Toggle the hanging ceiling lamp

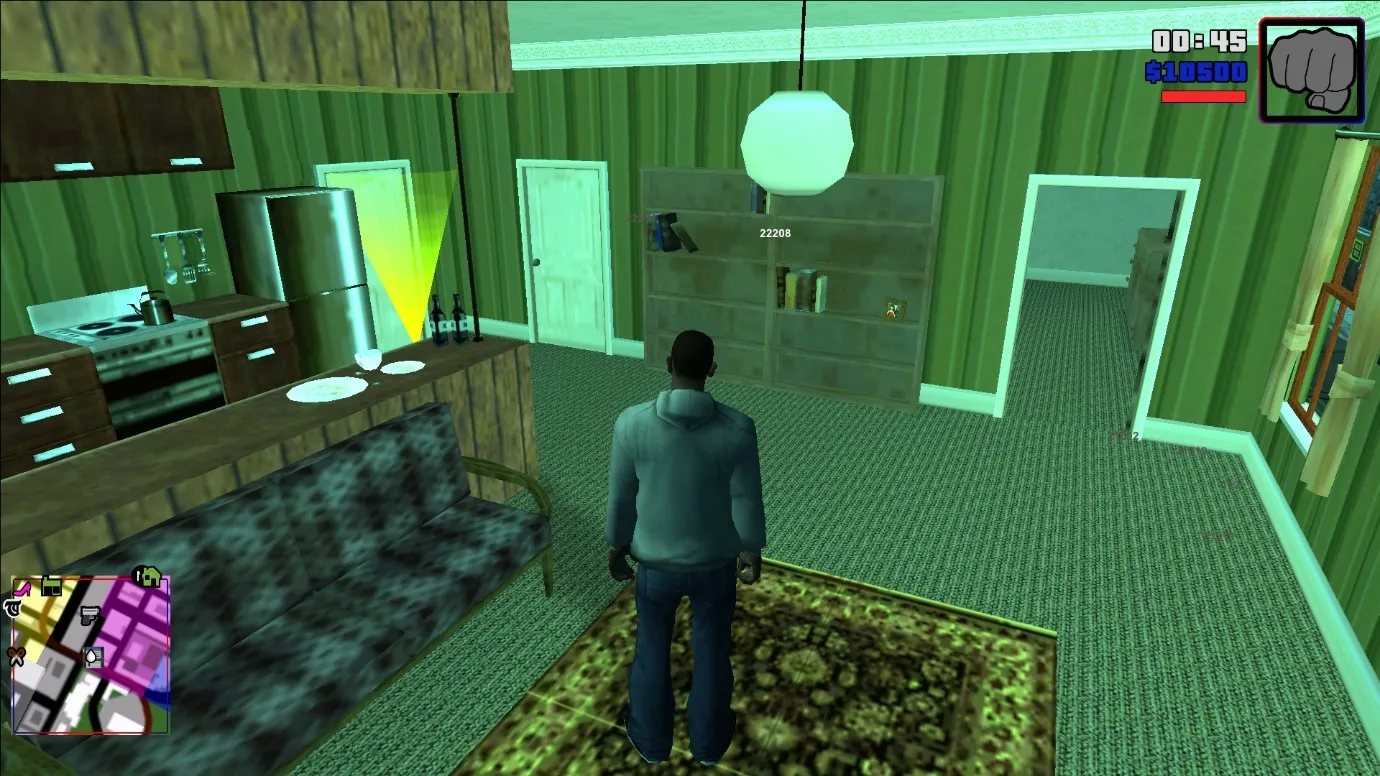coord(797,135)
